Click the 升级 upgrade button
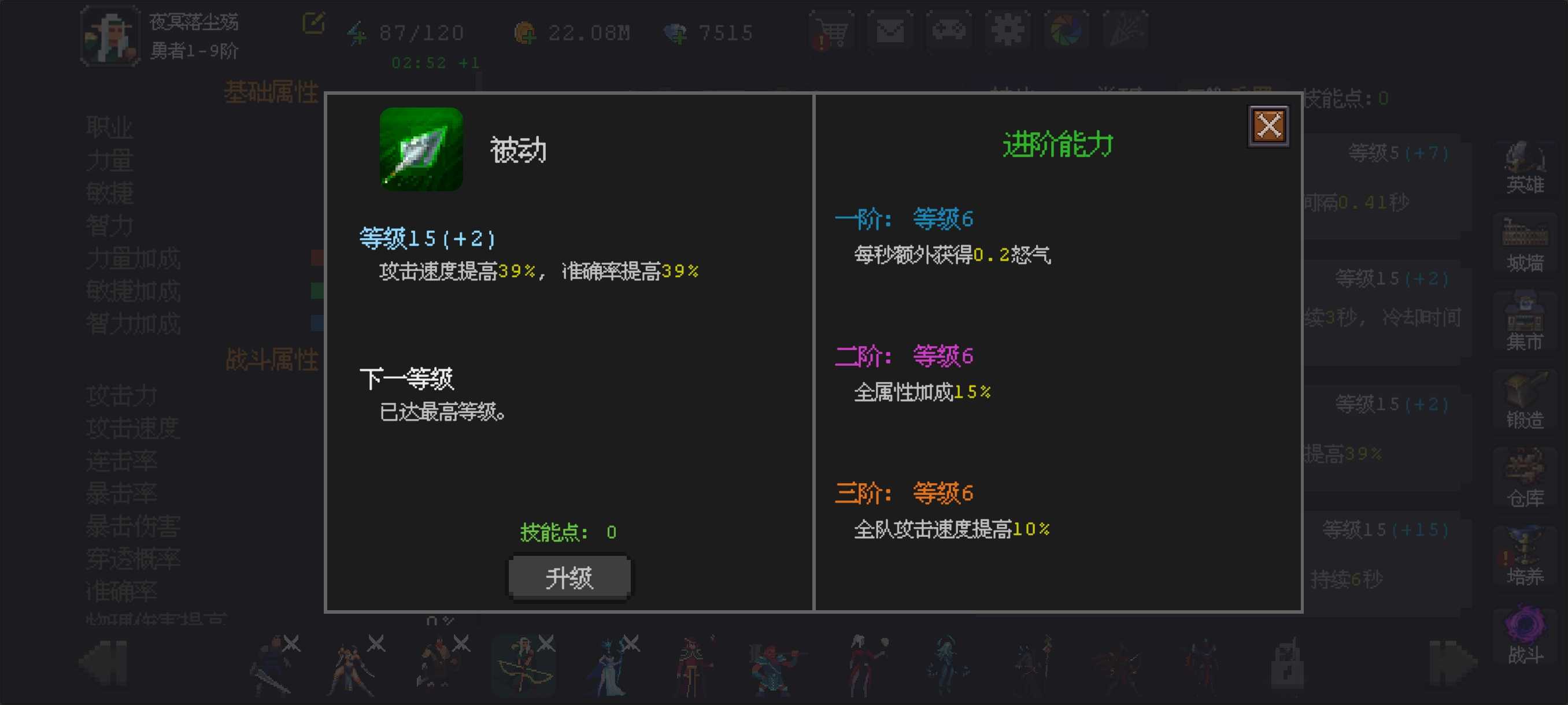Viewport: 1568px width, 705px height. (x=569, y=578)
